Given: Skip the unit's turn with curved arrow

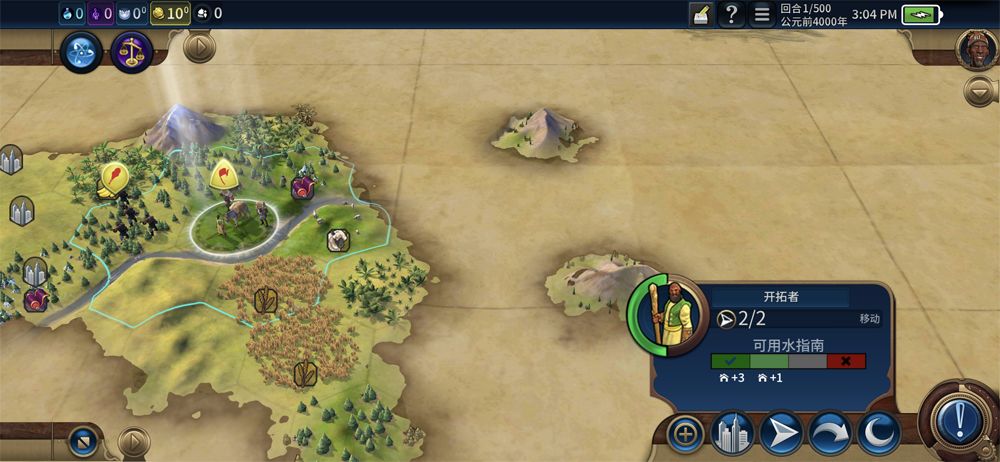Looking at the screenshot, I should 829,434.
